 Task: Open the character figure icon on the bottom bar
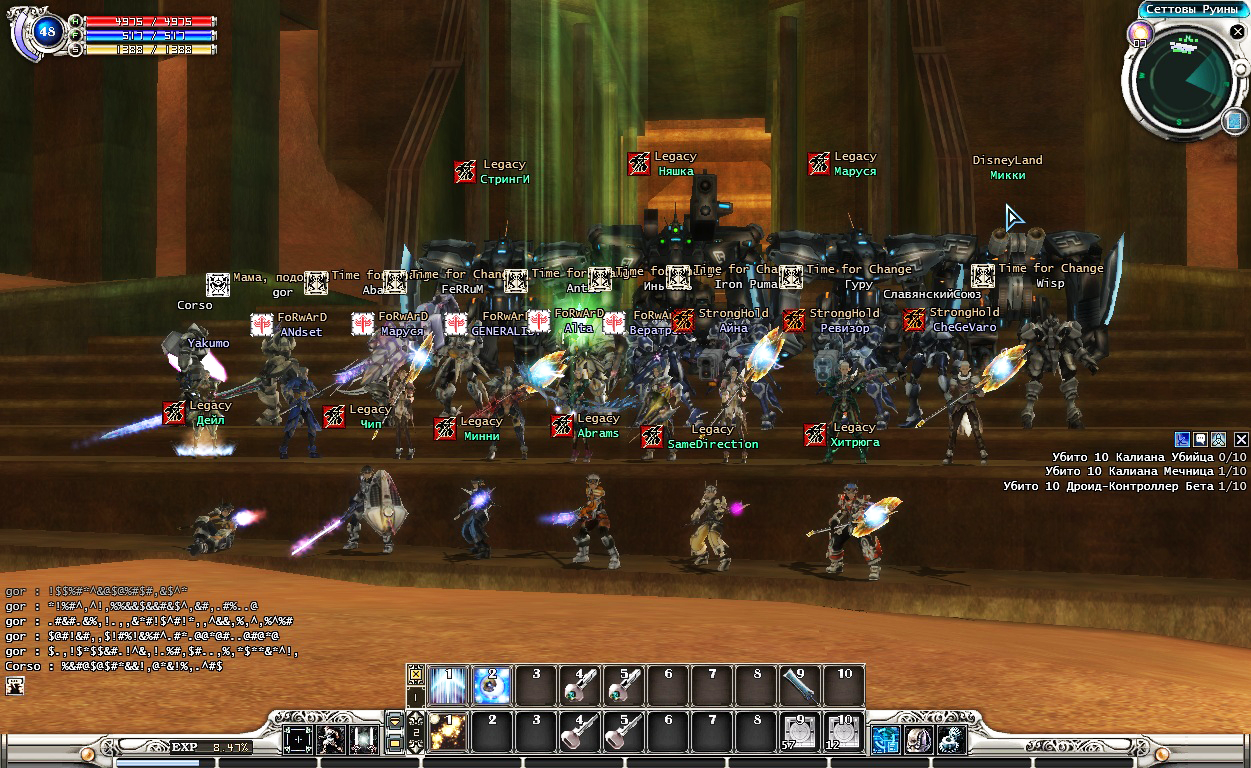(331, 740)
